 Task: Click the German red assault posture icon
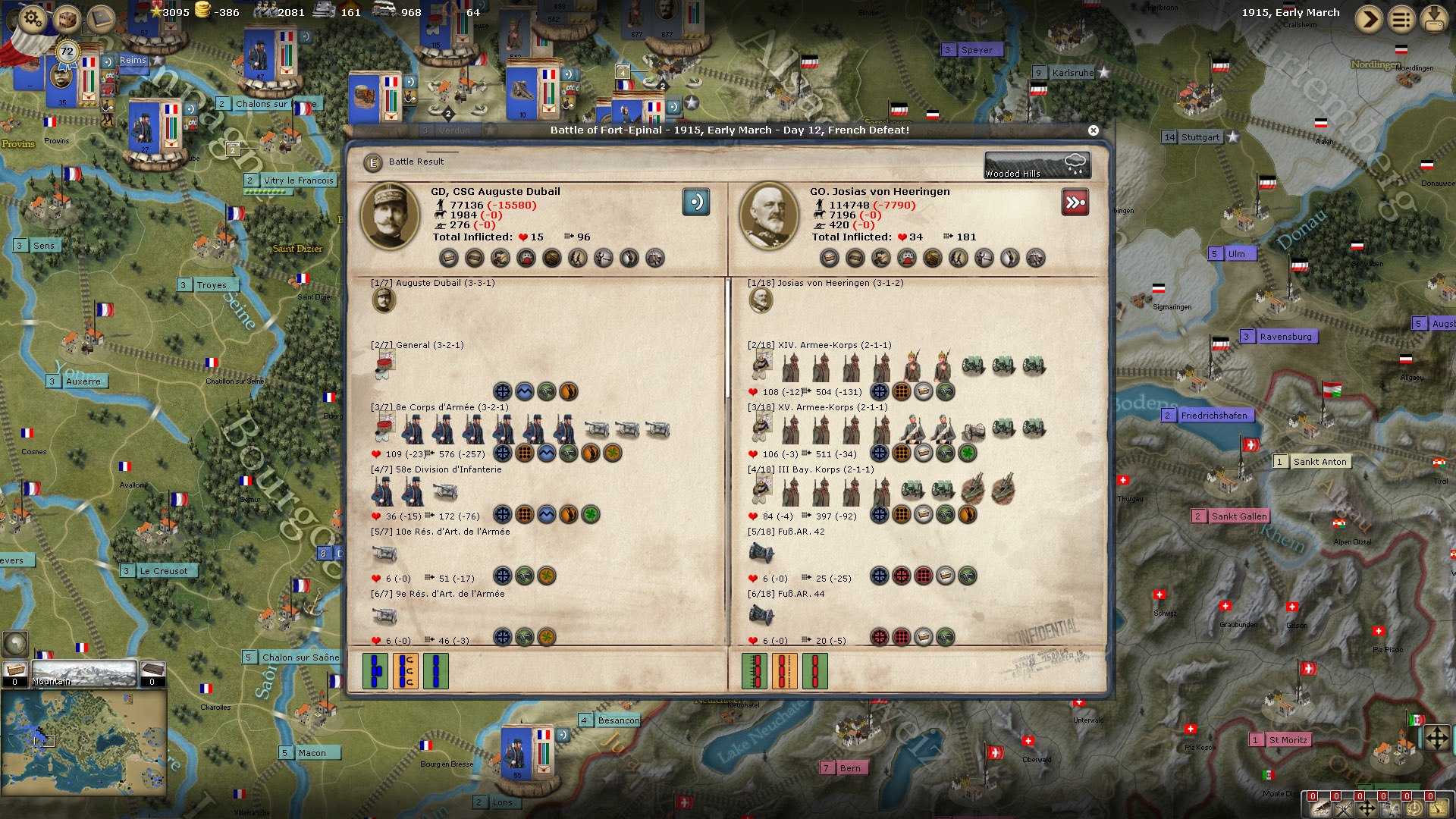point(1075,202)
